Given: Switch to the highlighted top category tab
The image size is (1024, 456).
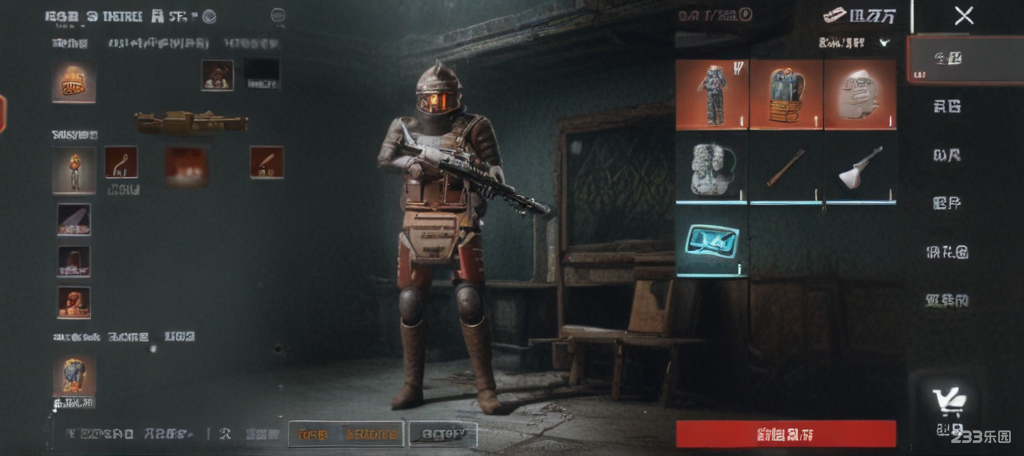Looking at the screenshot, I should click(947, 58).
